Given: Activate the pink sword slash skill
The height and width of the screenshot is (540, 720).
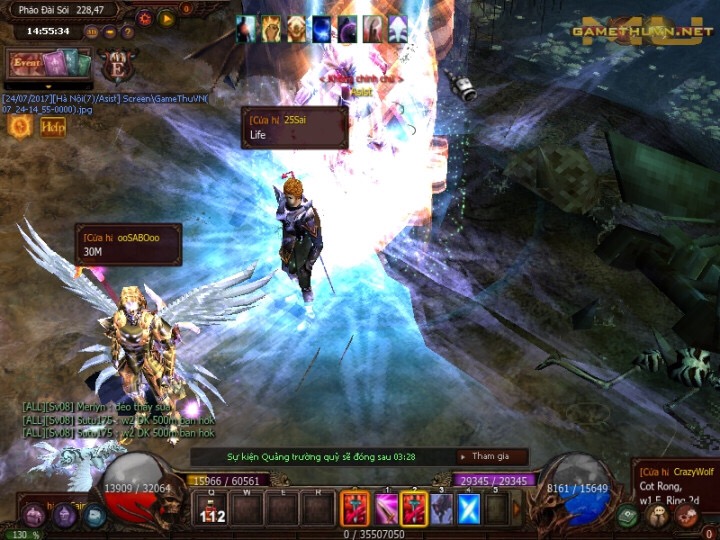Looking at the screenshot, I should point(385,509).
